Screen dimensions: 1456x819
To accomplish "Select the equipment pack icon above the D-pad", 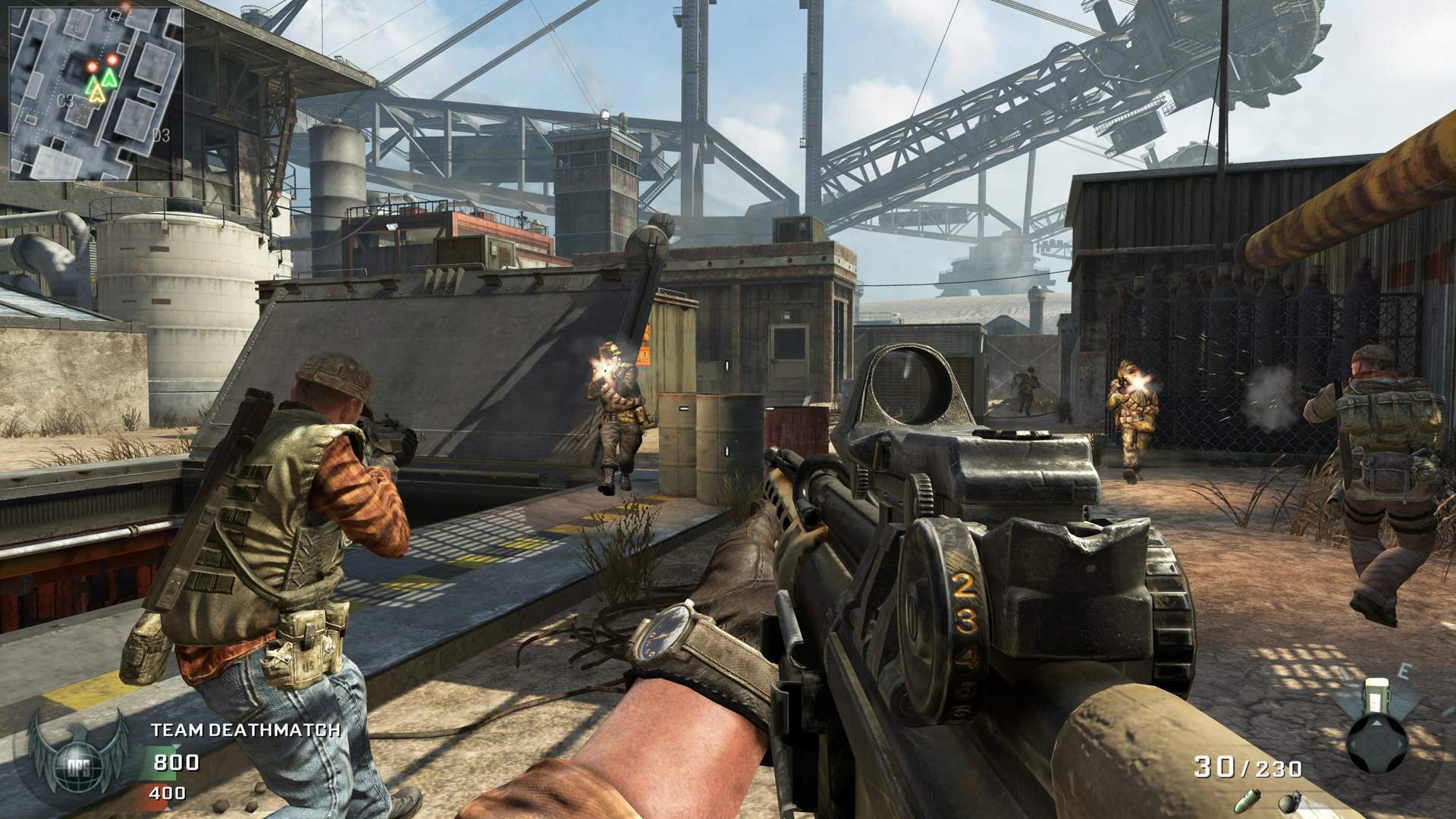I will [1377, 696].
